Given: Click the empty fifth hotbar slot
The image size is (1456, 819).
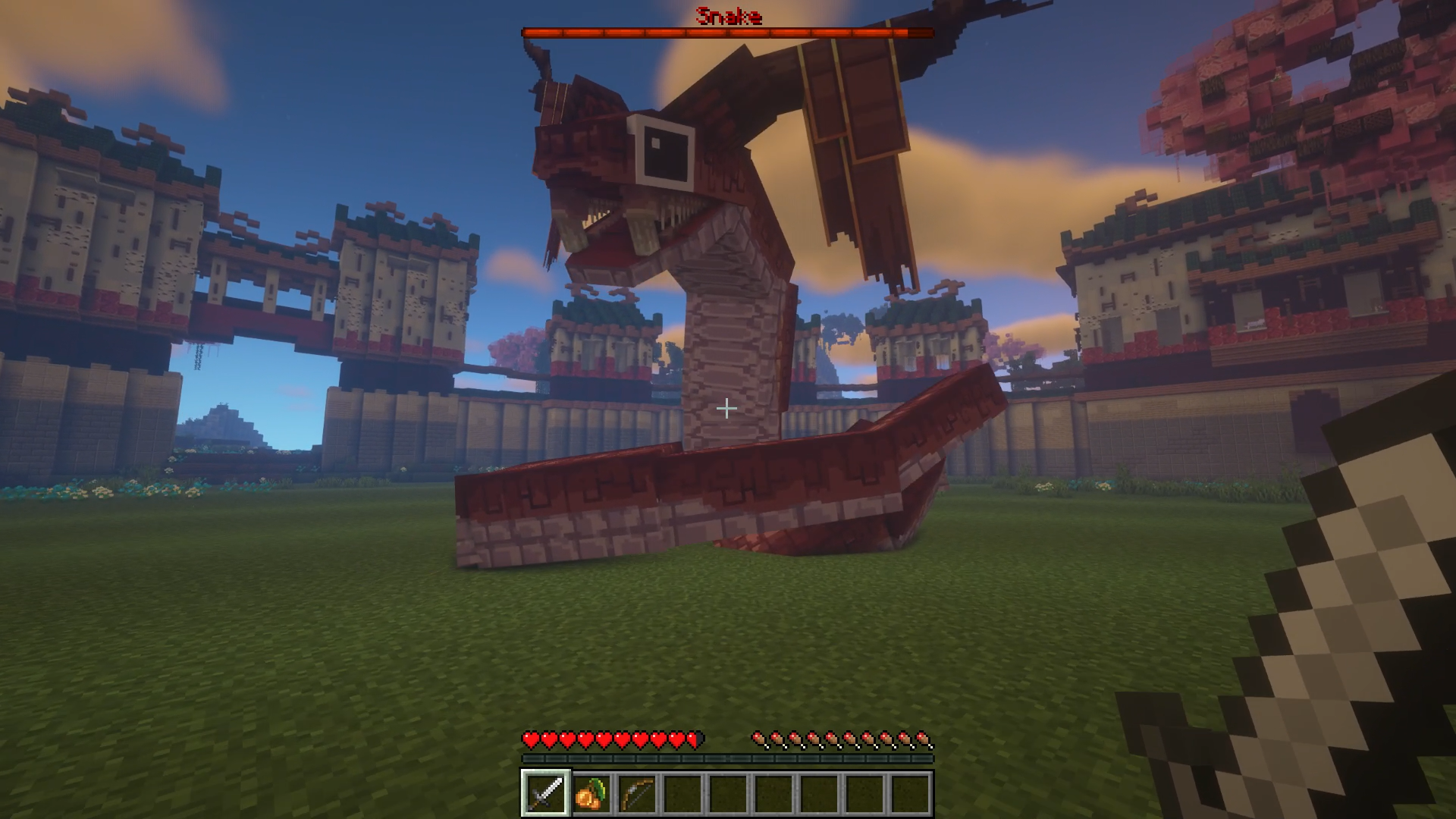Looking at the screenshot, I should 728,790.
